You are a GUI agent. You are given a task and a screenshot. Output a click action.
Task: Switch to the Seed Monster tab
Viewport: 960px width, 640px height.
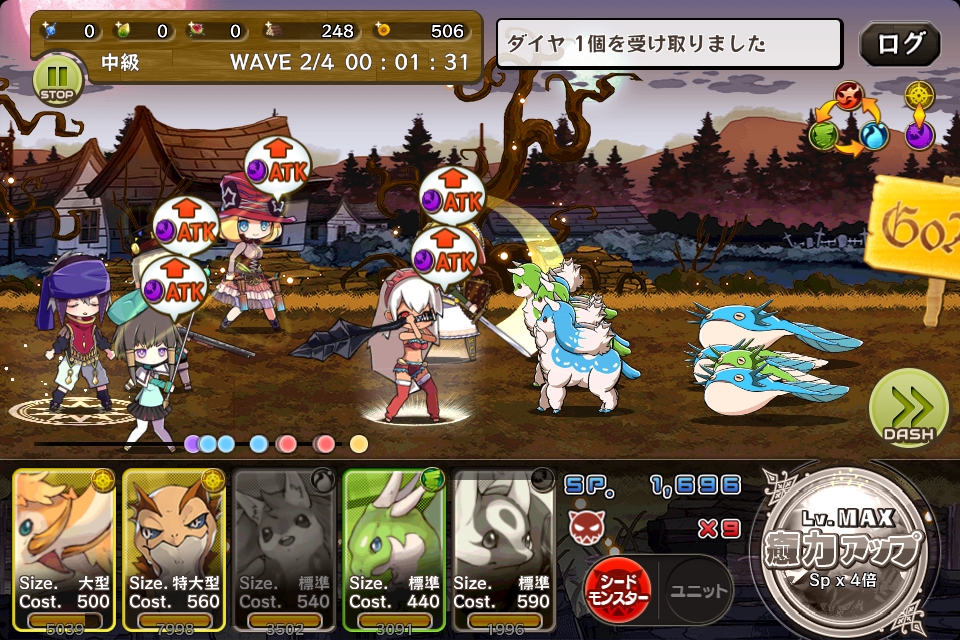coord(618,590)
